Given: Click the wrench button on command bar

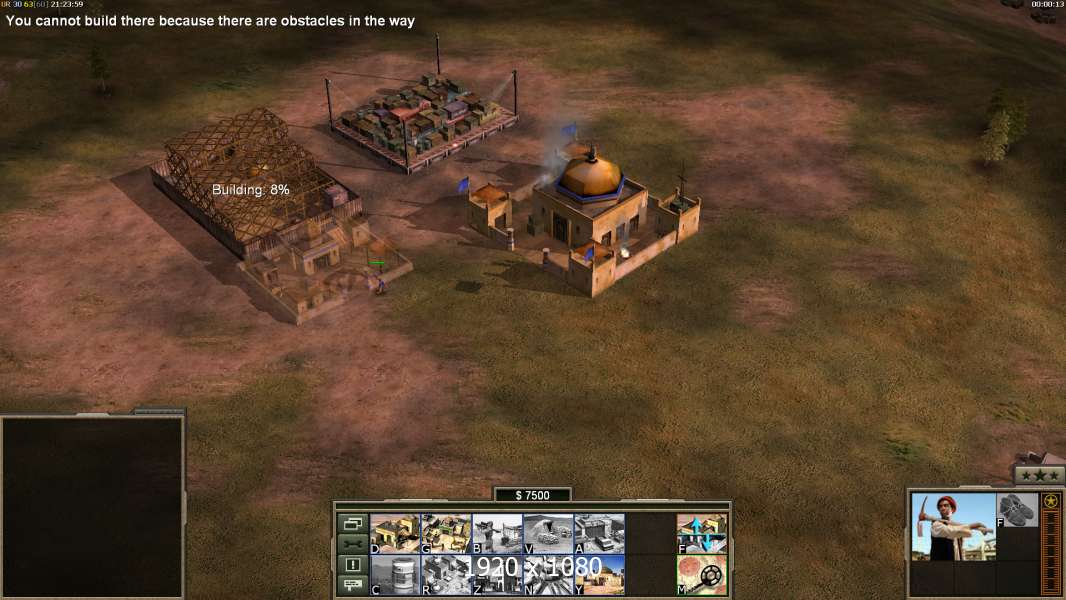Looking at the screenshot, I should click(x=352, y=544).
